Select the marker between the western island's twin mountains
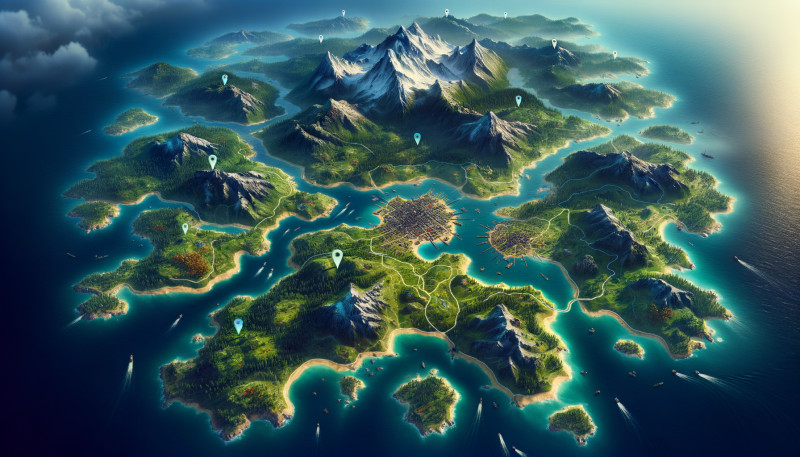 click(212, 160)
